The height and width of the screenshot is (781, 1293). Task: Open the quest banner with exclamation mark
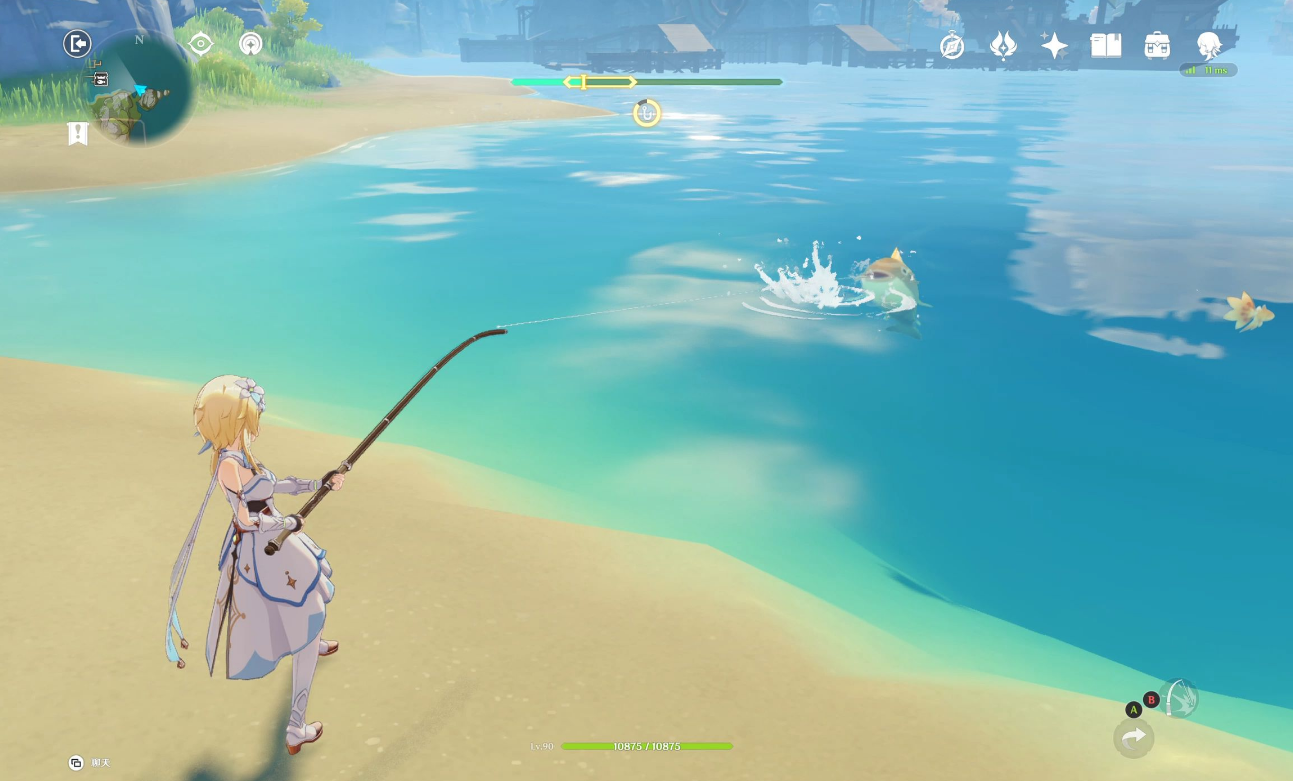pyautogui.click(x=78, y=133)
